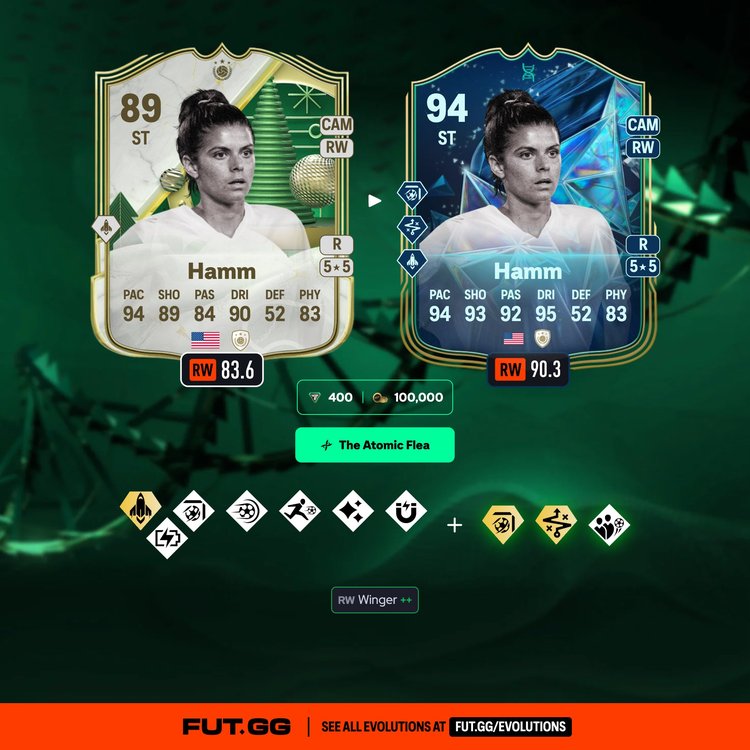
Task: Click the 400 points and 100,000 coins cost
Action: tap(375, 397)
